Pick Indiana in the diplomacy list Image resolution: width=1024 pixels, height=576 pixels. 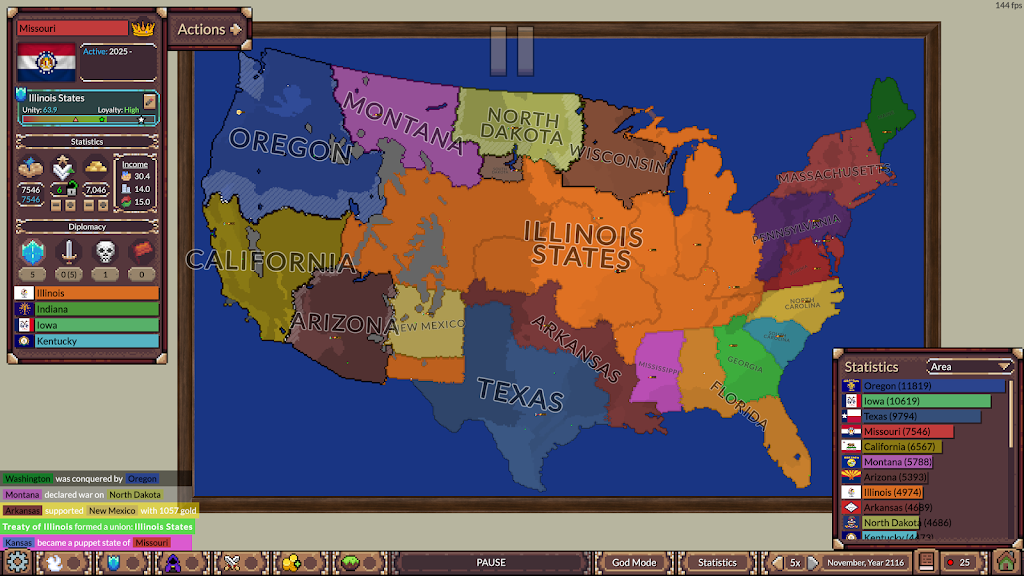pyautogui.click(x=86, y=309)
